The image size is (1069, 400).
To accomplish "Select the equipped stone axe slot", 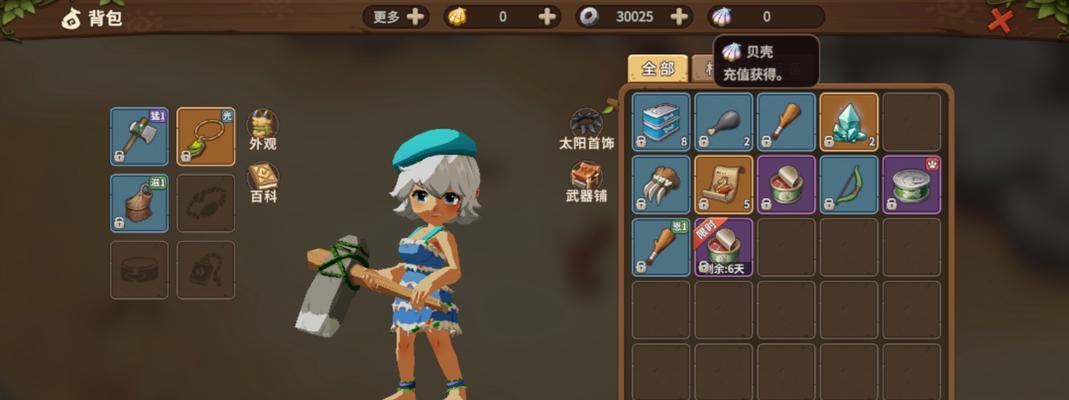I will point(139,136).
